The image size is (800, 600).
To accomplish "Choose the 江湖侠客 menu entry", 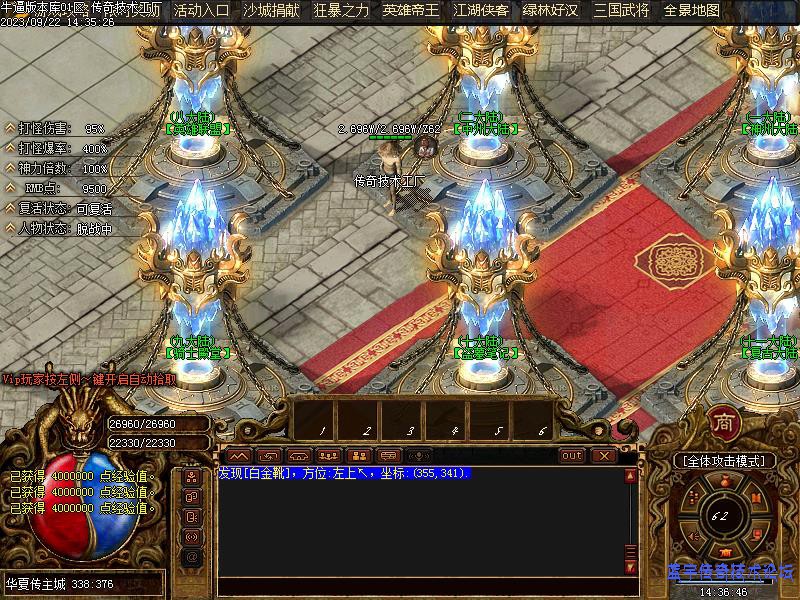I will pyautogui.click(x=480, y=11).
